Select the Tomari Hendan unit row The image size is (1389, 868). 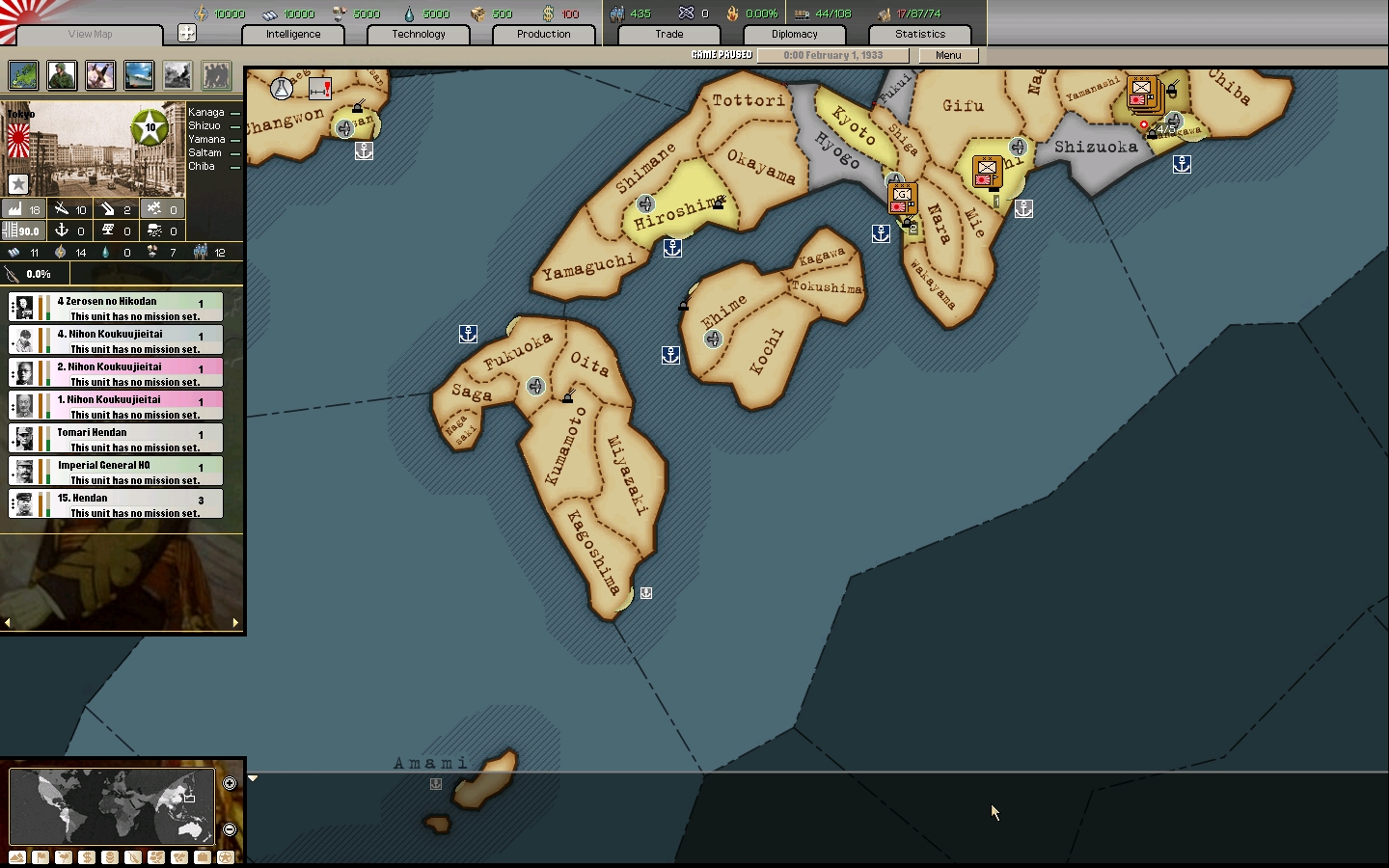coord(116,439)
